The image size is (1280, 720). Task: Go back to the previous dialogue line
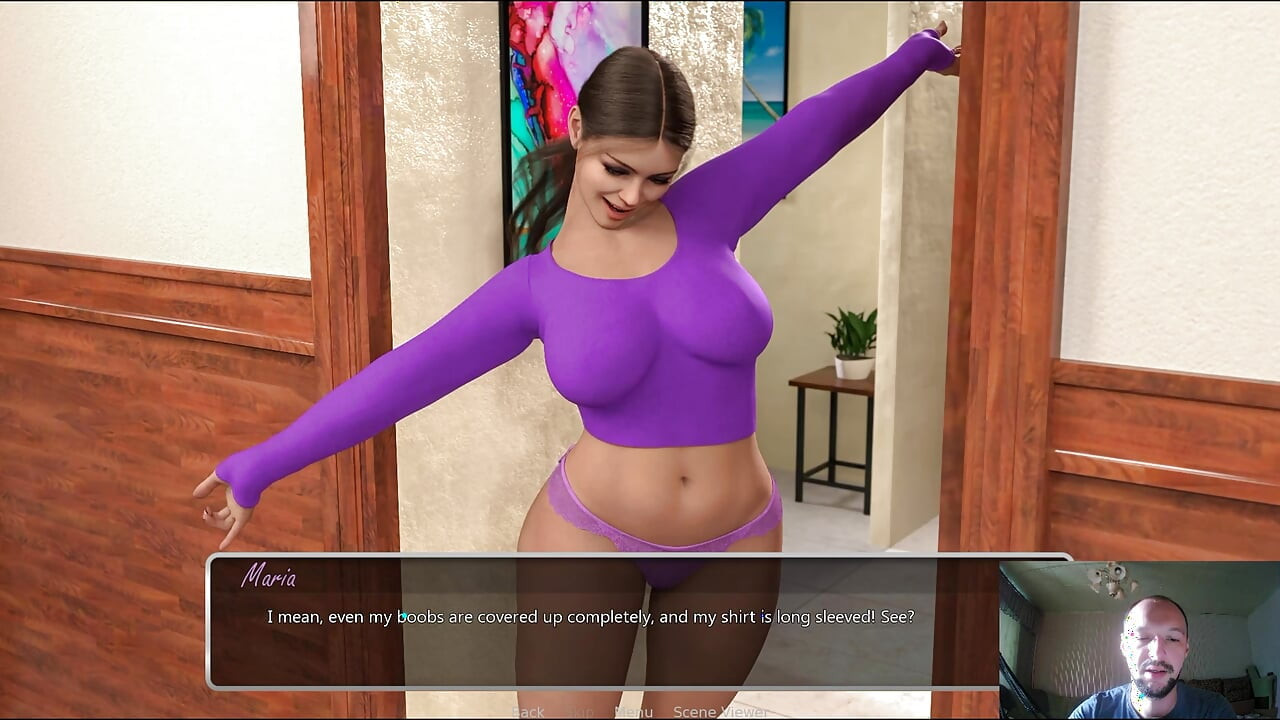(x=528, y=712)
